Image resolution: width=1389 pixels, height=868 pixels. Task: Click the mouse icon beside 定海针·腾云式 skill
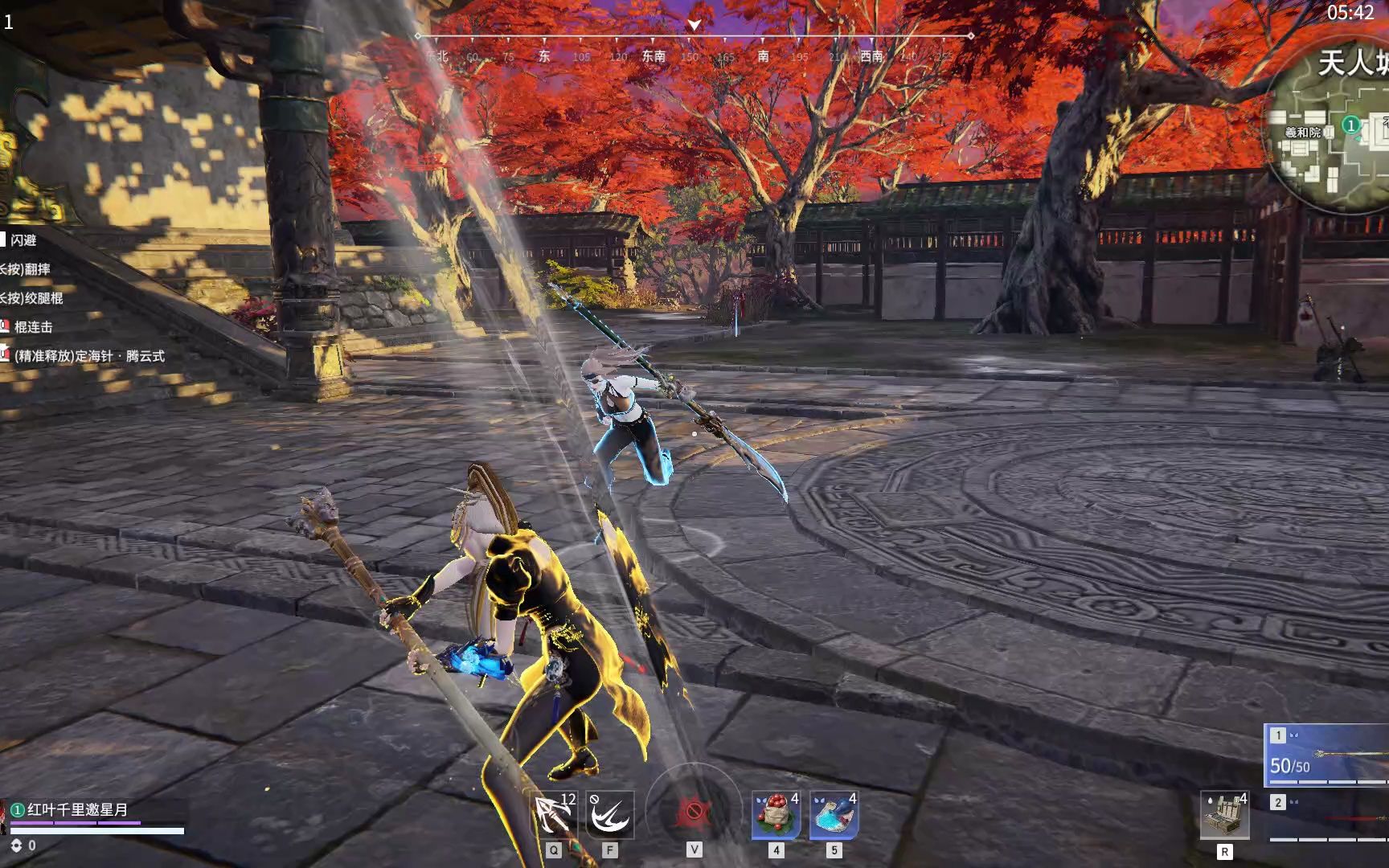click(x=4, y=354)
